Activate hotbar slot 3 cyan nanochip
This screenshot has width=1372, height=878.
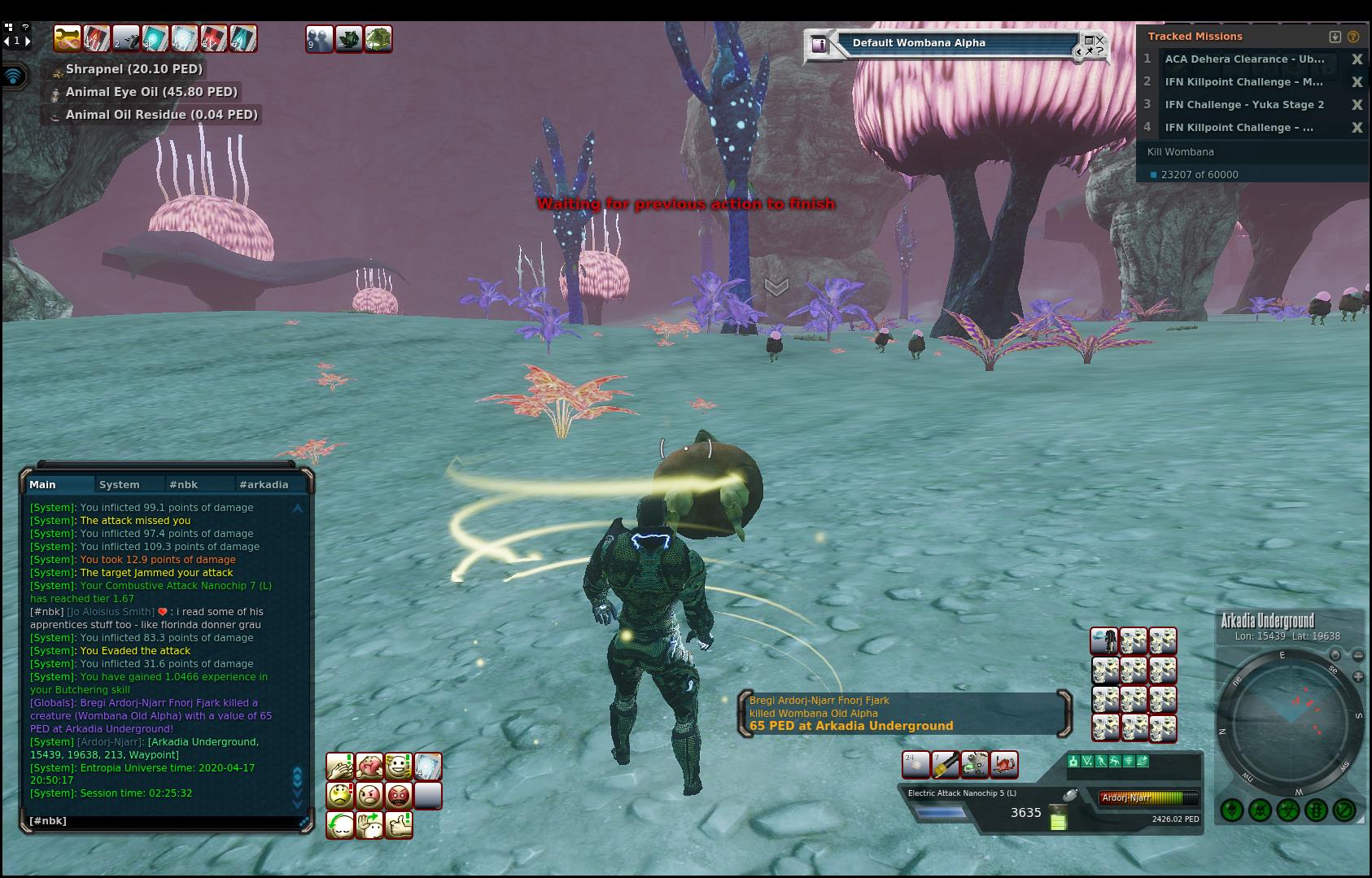coord(155,38)
